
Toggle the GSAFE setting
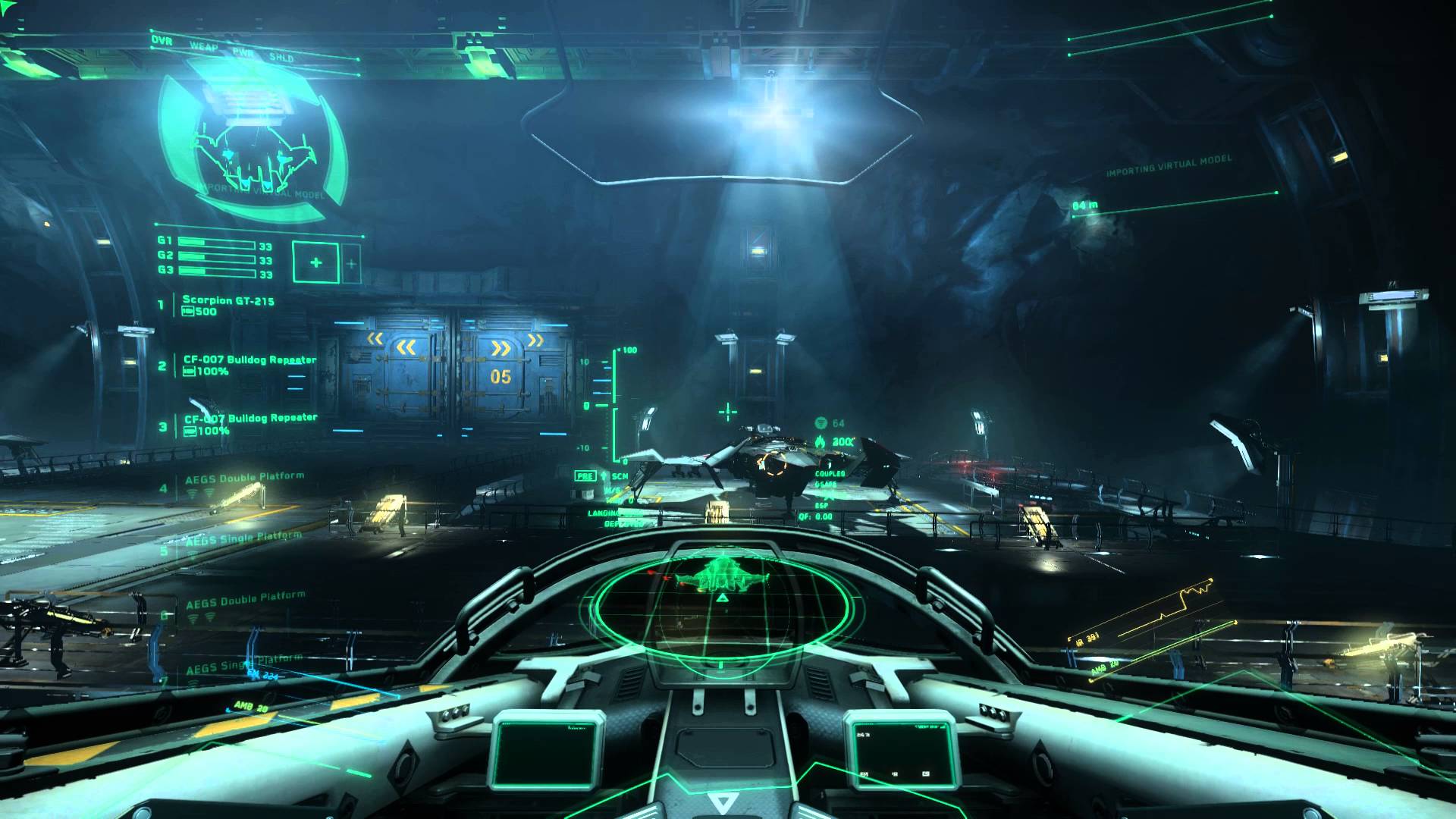tap(827, 483)
